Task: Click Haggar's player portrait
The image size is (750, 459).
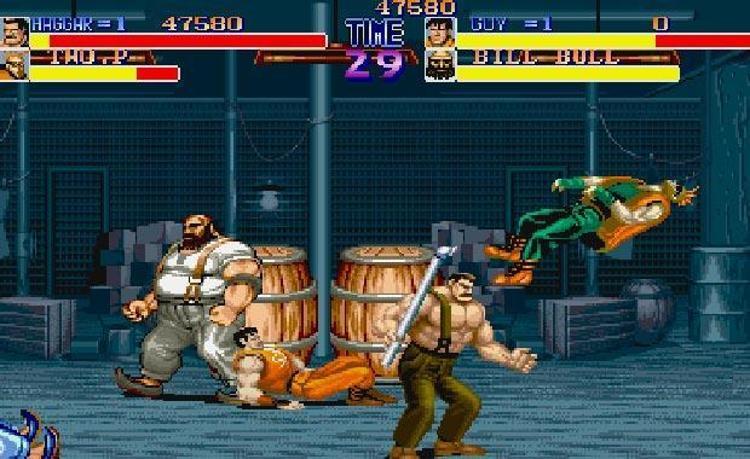Action: 15,32
